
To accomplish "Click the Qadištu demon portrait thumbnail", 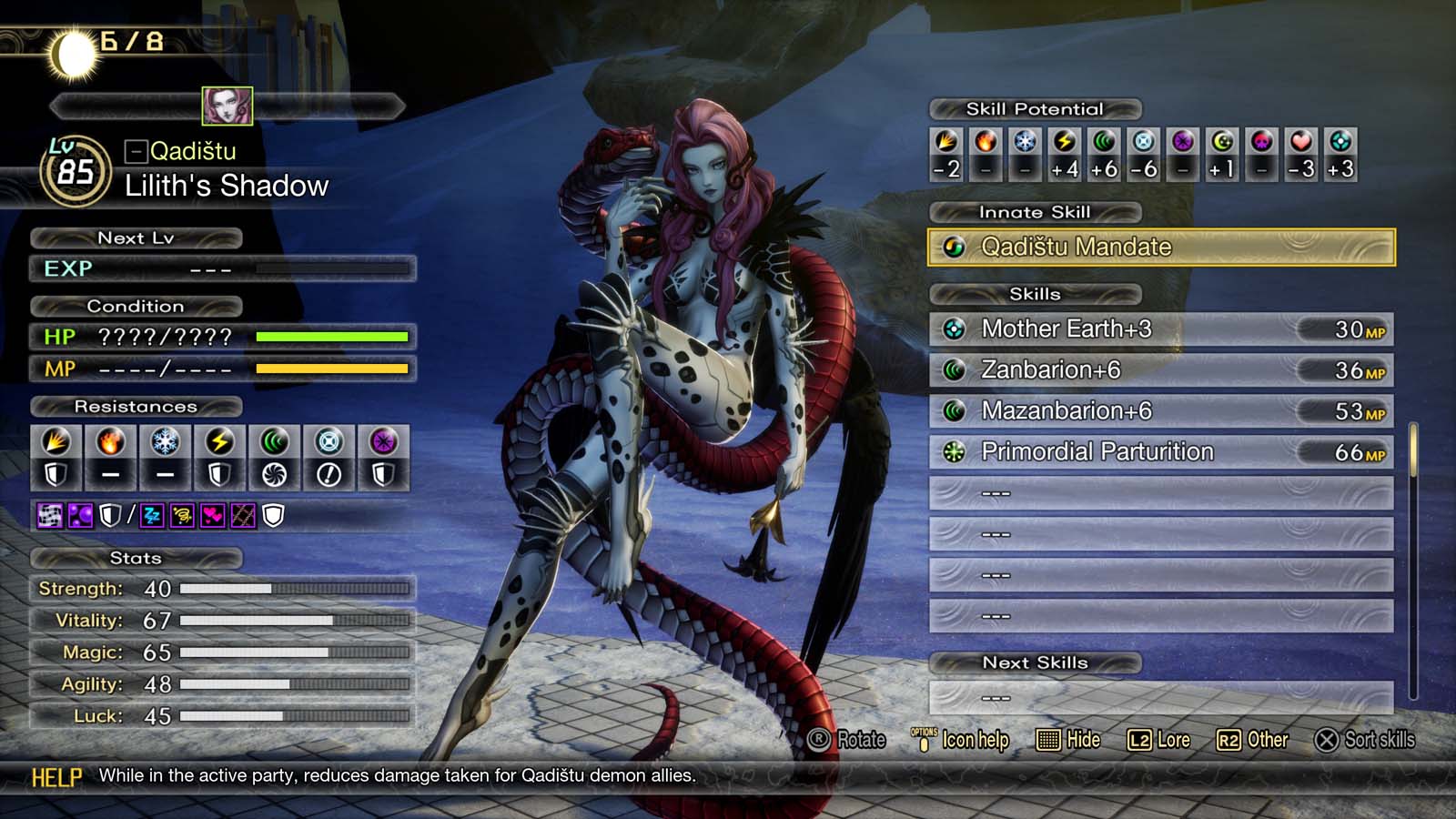I will 228,106.
